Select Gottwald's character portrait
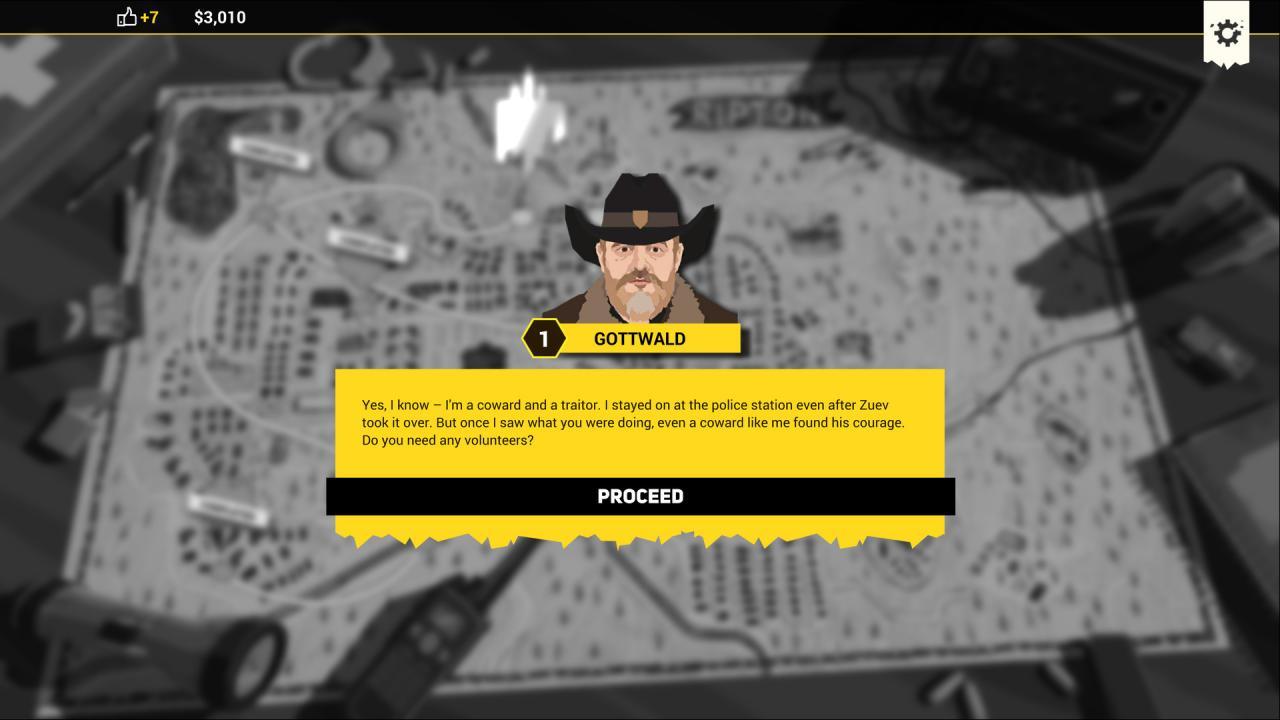Image resolution: width=1280 pixels, height=720 pixels. click(640, 250)
